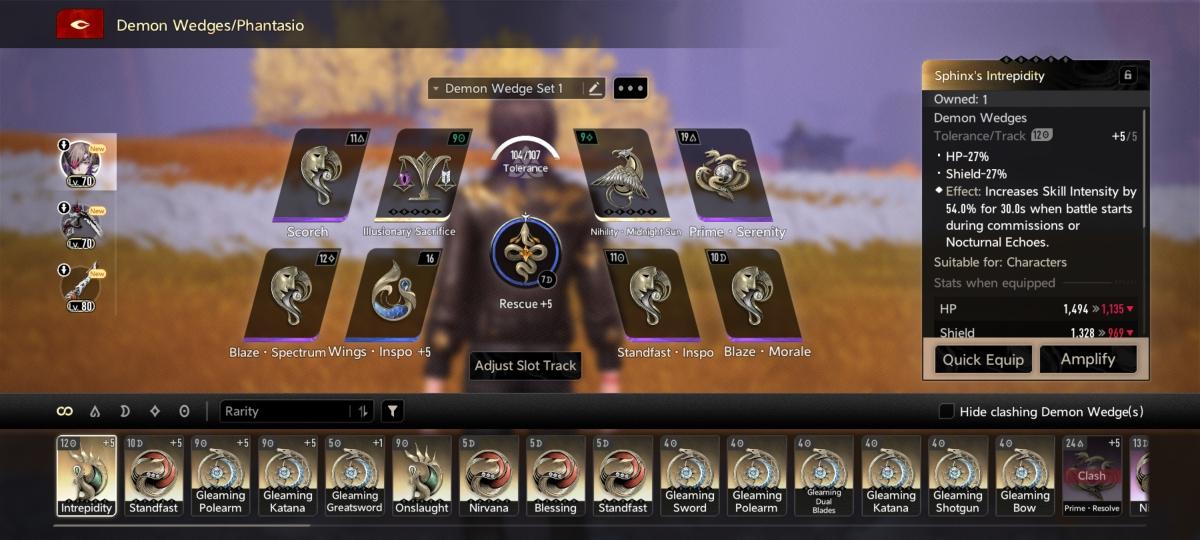Pick the Nirvana wedge from inventory
This screenshot has height=540, width=1200.
(x=488, y=475)
